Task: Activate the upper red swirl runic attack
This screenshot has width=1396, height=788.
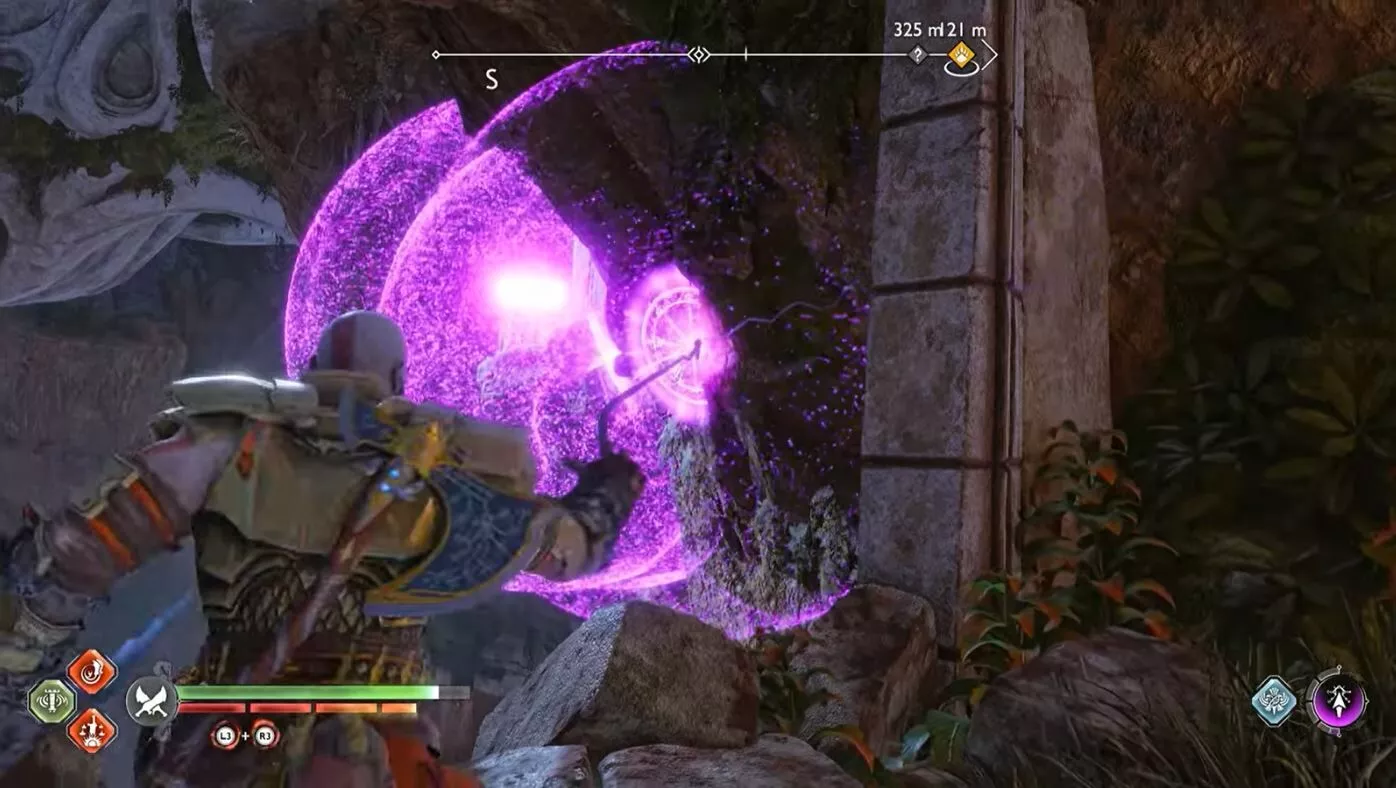Action: (x=91, y=672)
